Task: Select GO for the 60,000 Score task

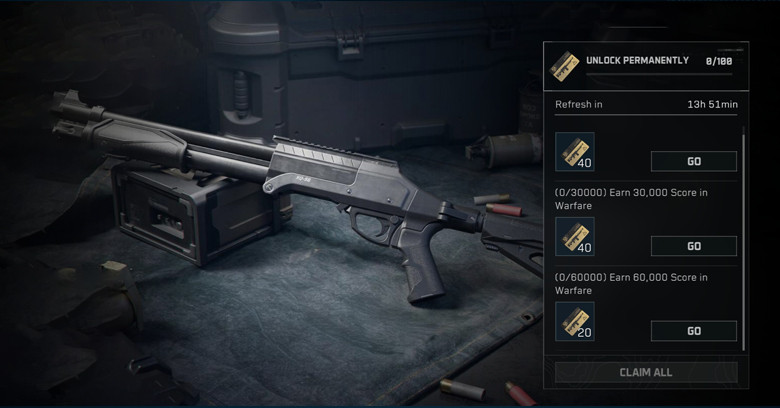Action: tap(693, 331)
